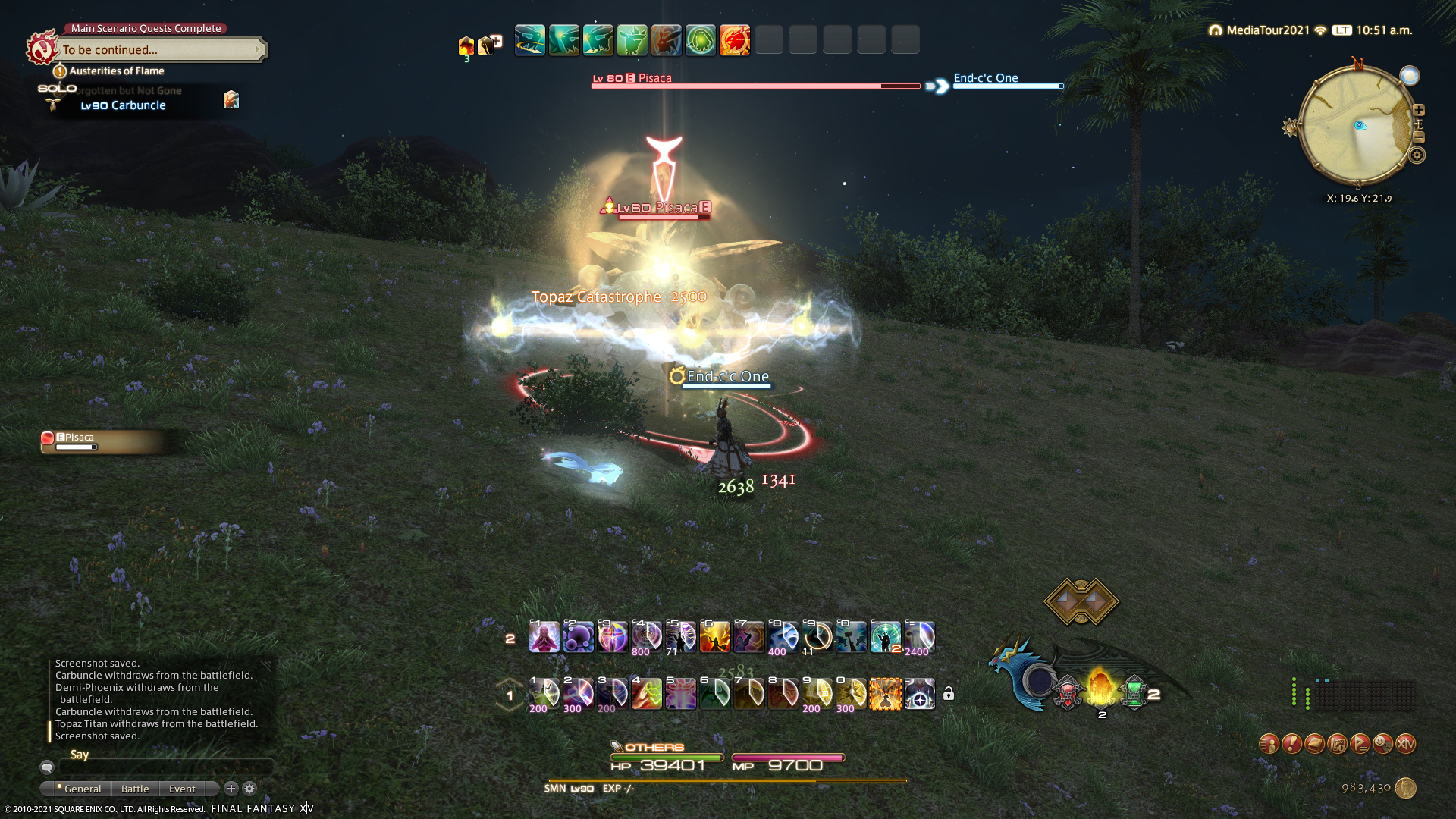The image size is (1456, 819).
Task: Open the System menu XIV icon
Action: (x=1405, y=744)
